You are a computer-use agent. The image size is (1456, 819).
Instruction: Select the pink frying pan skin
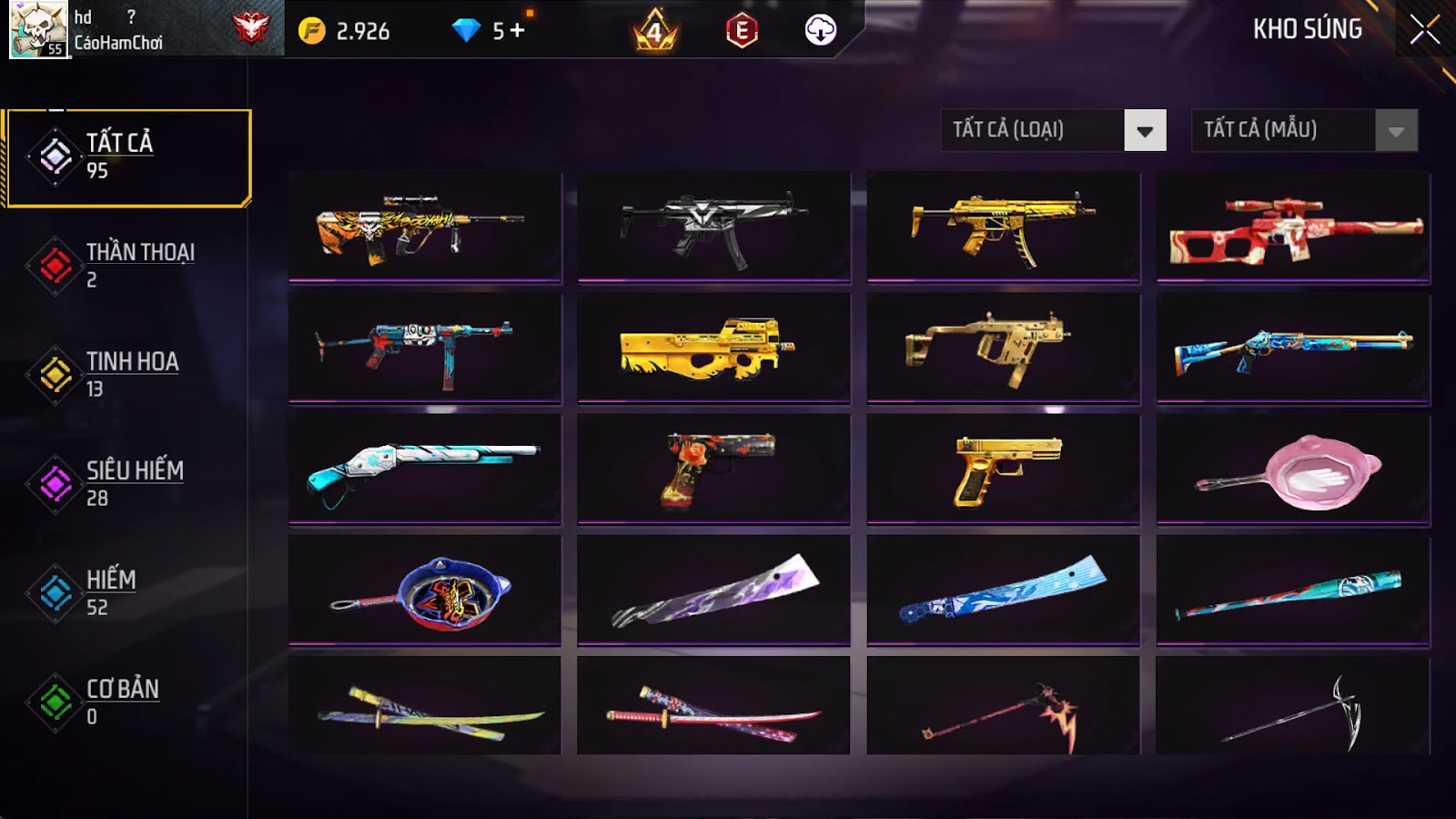point(1293,470)
